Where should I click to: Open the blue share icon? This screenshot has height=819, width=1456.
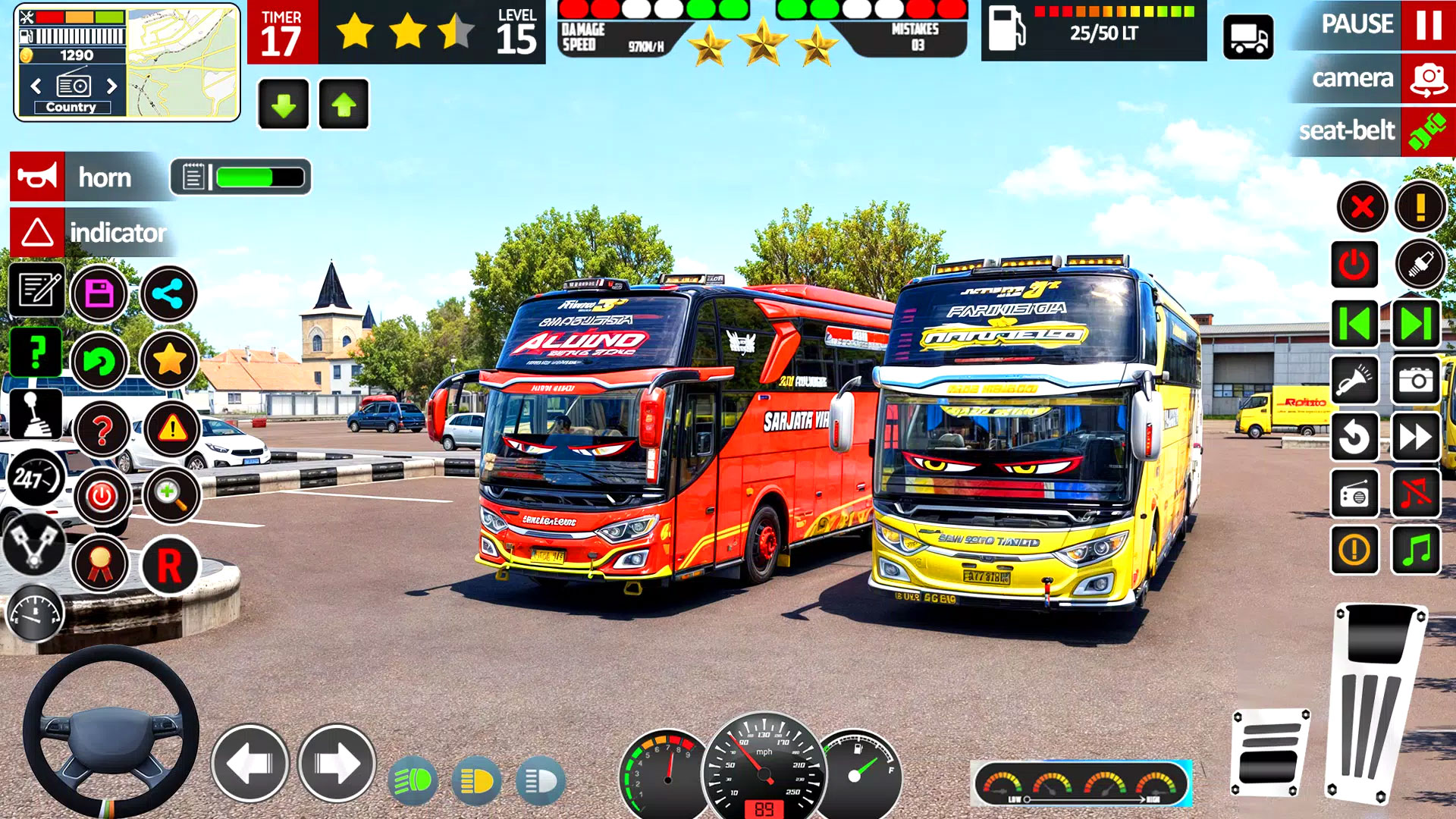[168, 293]
